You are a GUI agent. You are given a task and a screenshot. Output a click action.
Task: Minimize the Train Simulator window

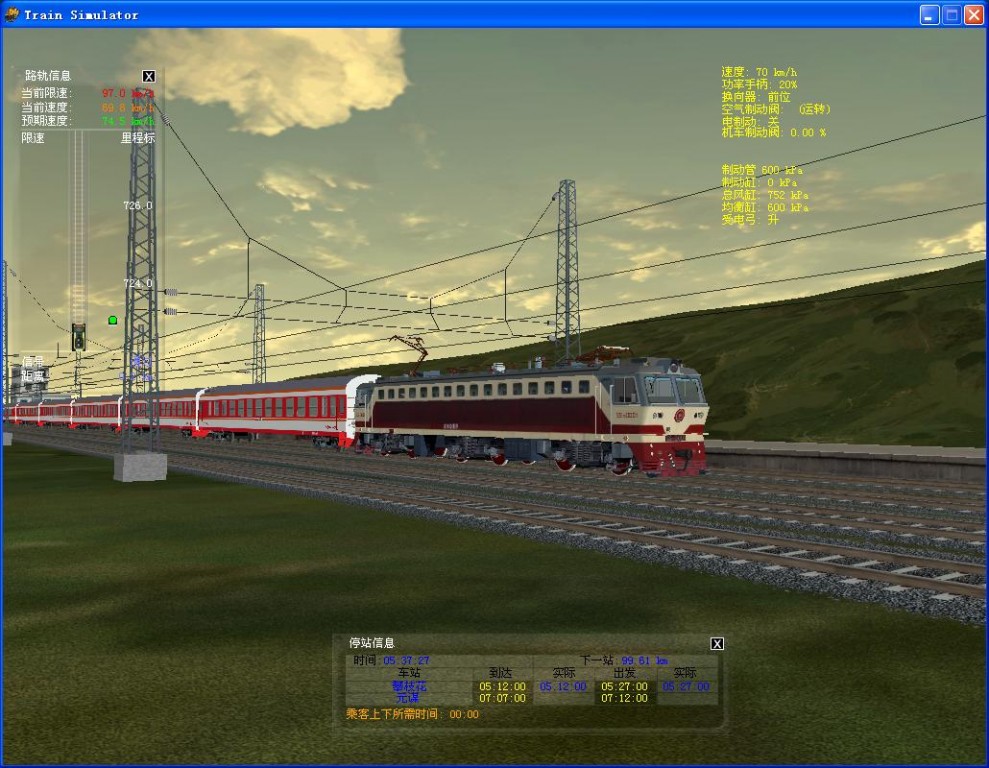pos(930,14)
